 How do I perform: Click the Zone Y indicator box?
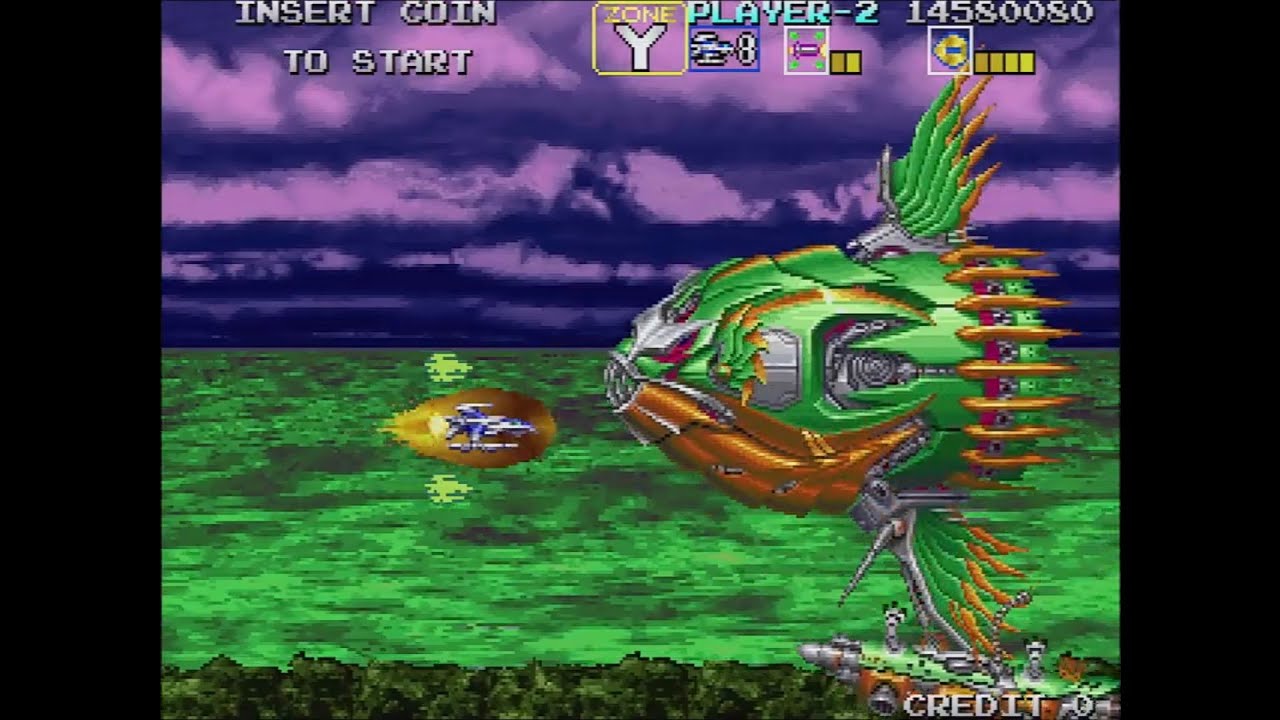639,40
